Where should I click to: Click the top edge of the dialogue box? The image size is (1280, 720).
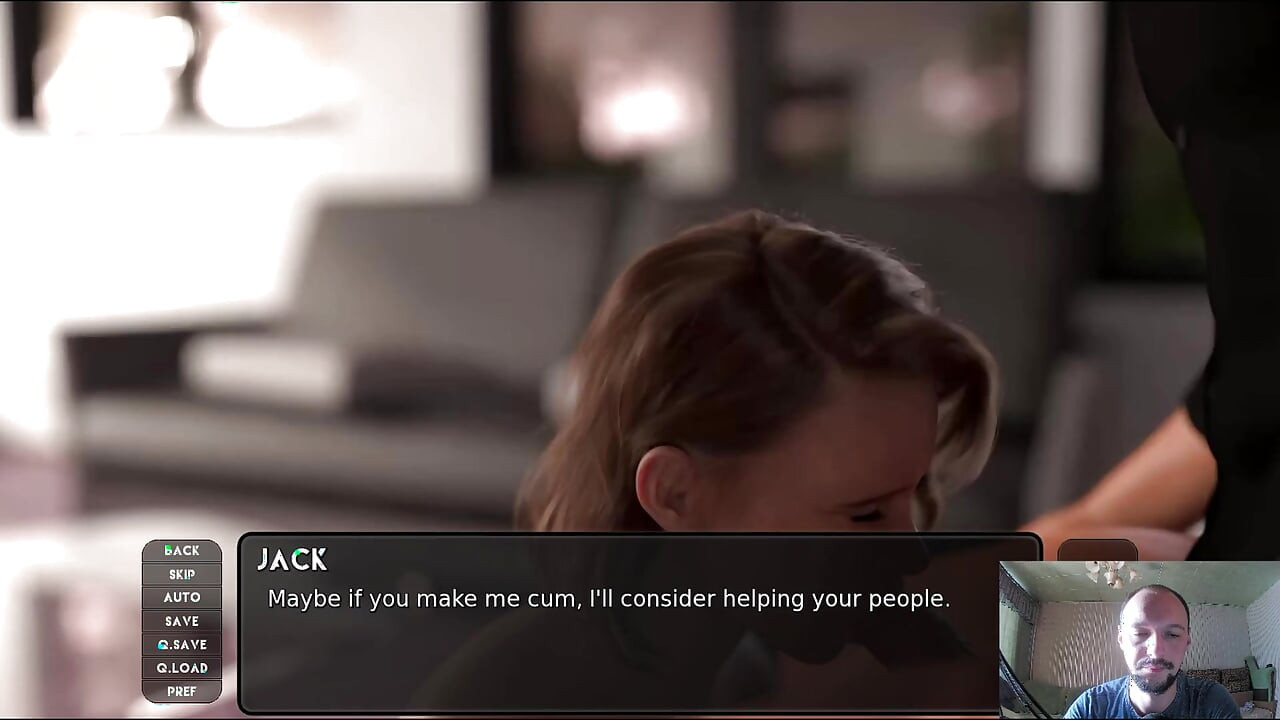[640, 538]
